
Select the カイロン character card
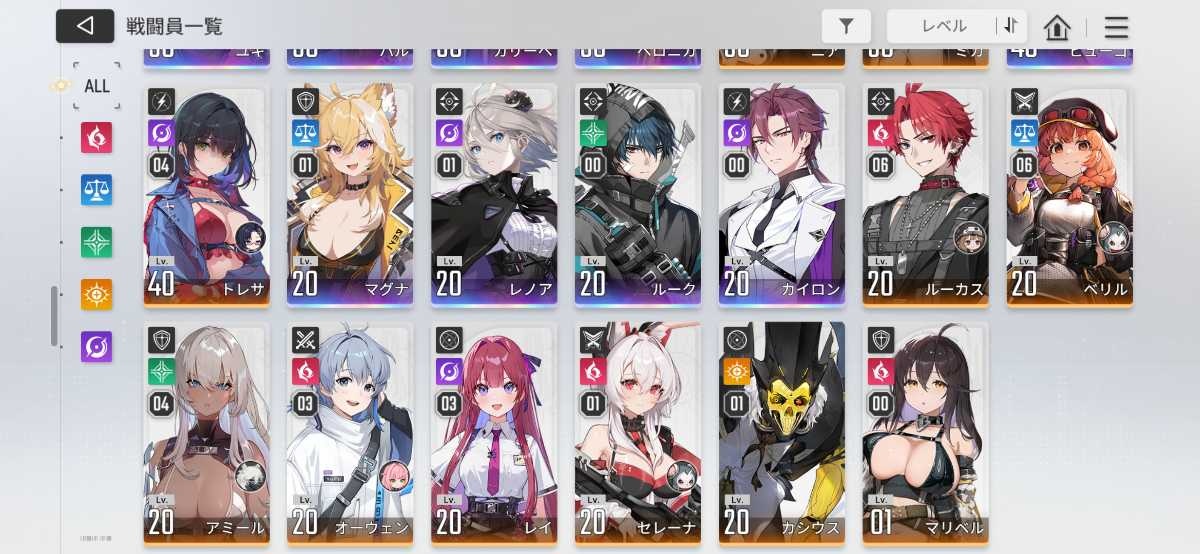coord(782,195)
